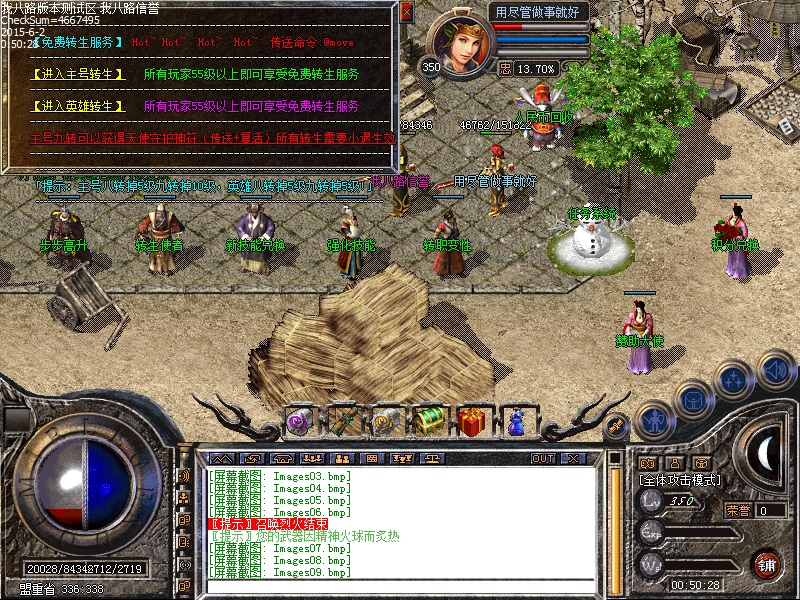Close the chat toolbar with X button

click(x=575, y=458)
